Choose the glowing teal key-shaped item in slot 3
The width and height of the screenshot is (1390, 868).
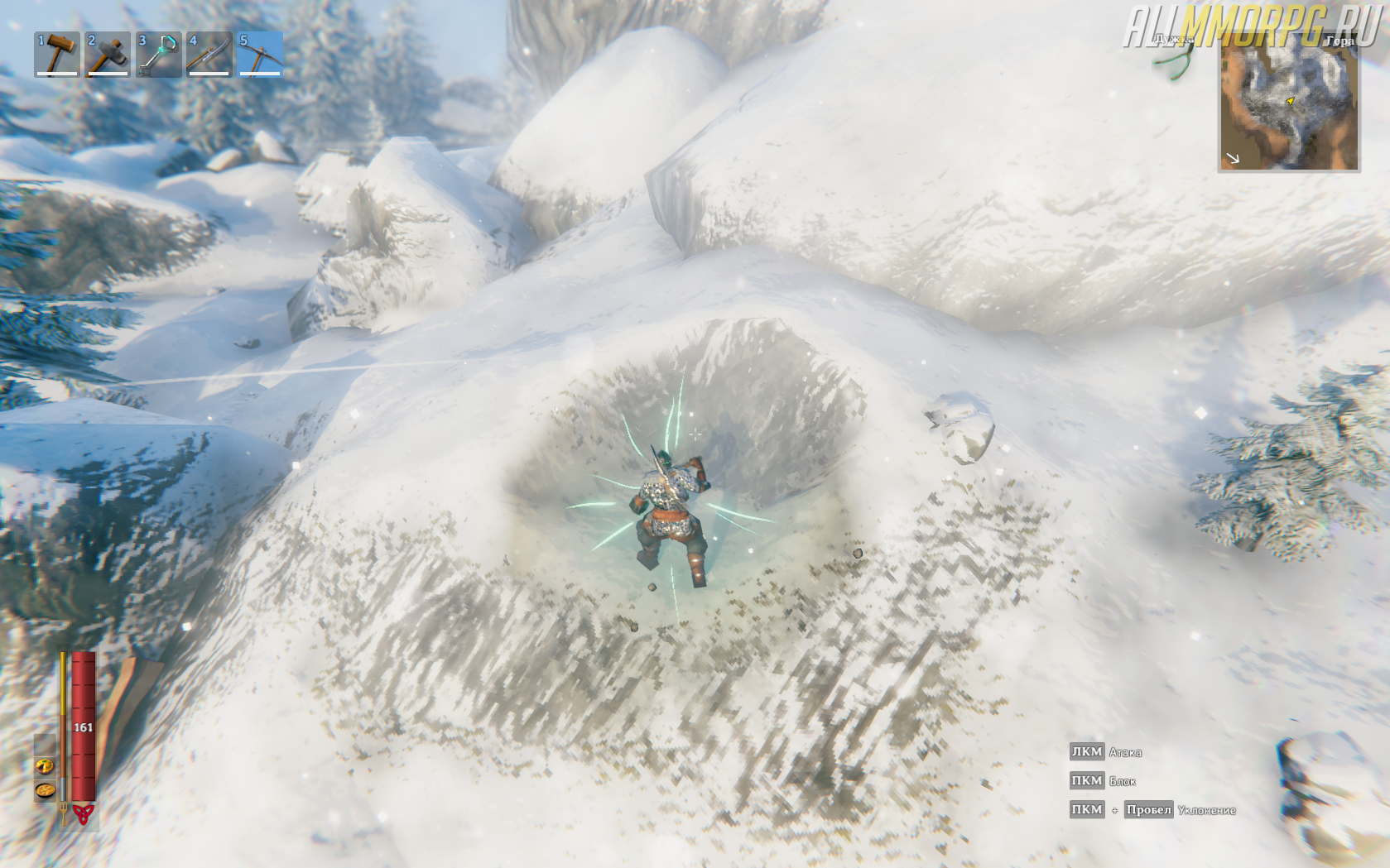point(159,55)
